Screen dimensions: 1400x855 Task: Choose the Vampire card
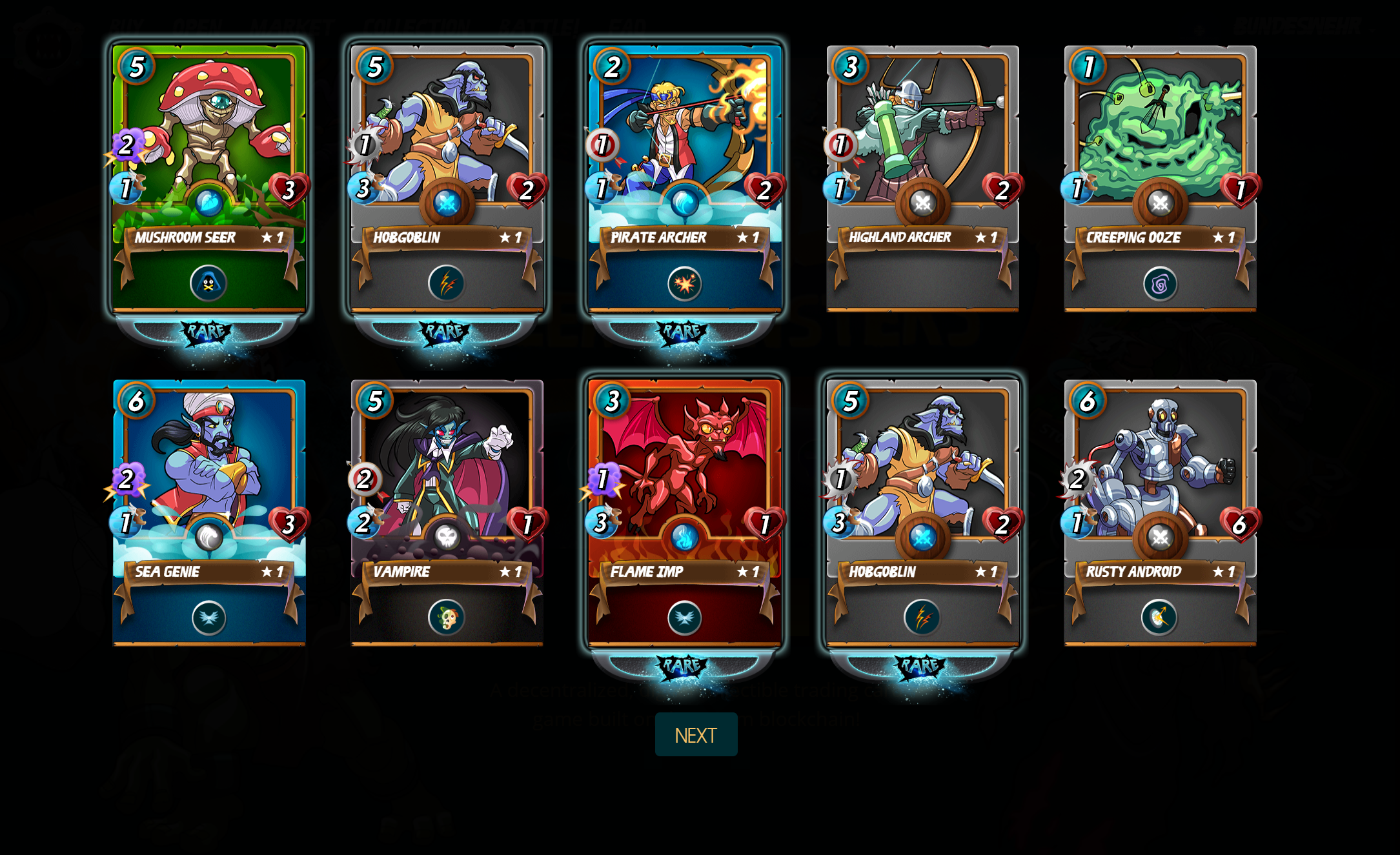tap(447, 512)
